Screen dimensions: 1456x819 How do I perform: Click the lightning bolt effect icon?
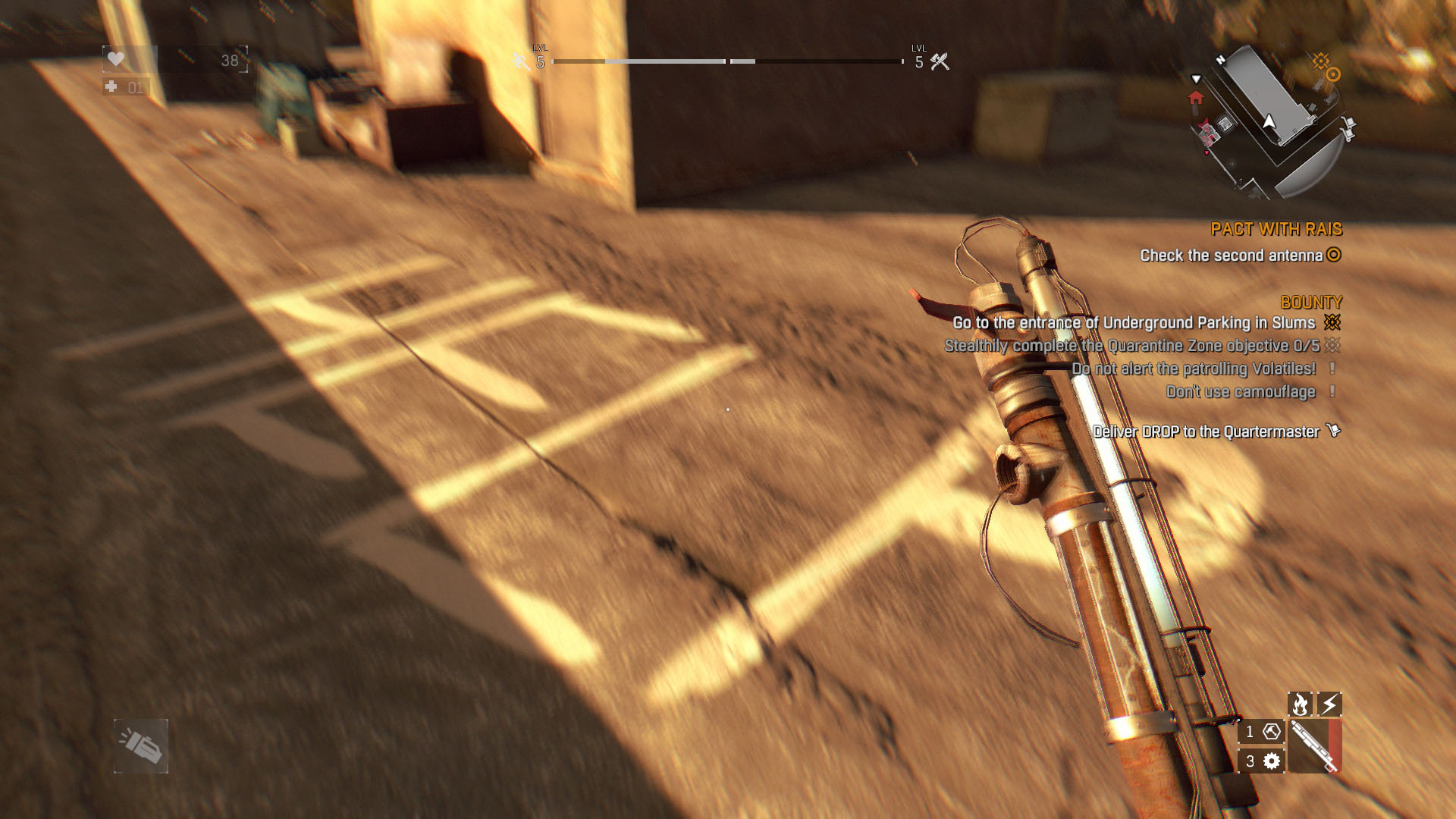click(x=1329, y=704)
